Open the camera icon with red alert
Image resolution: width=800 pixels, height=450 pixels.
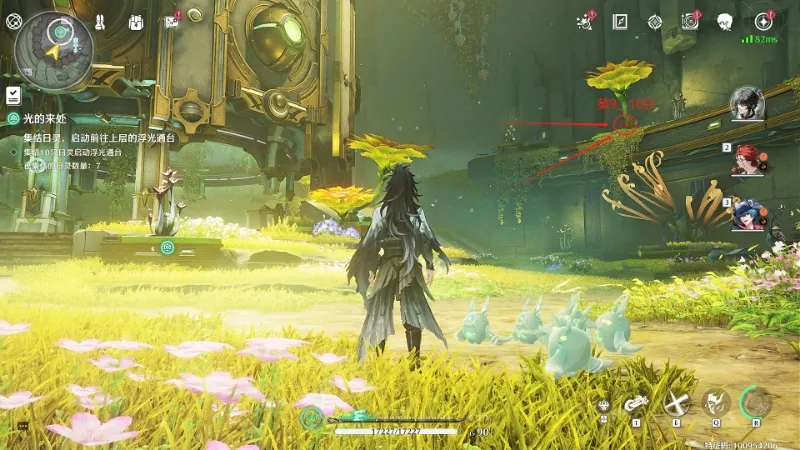689,21
